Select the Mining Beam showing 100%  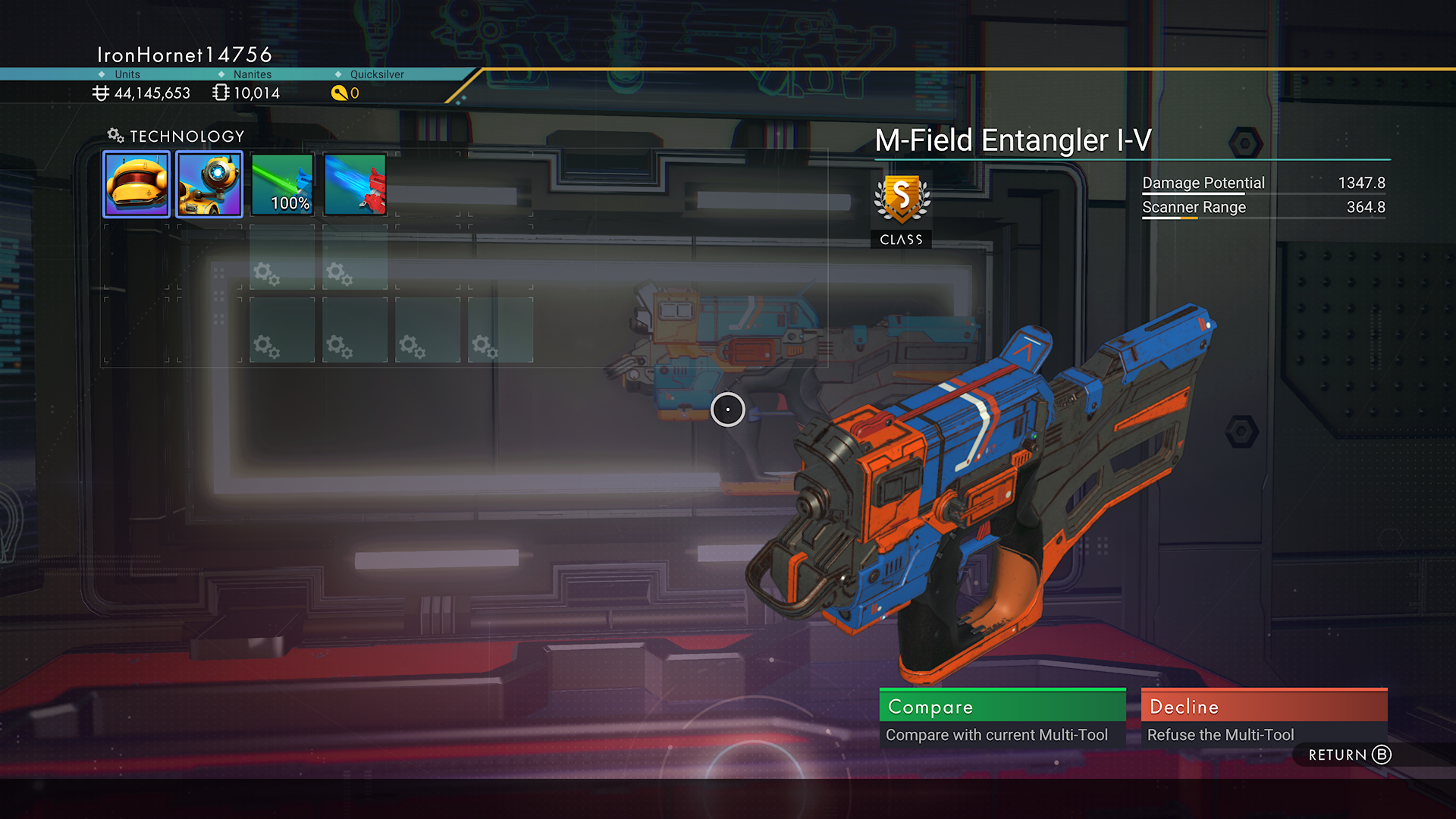coord(281,183)
